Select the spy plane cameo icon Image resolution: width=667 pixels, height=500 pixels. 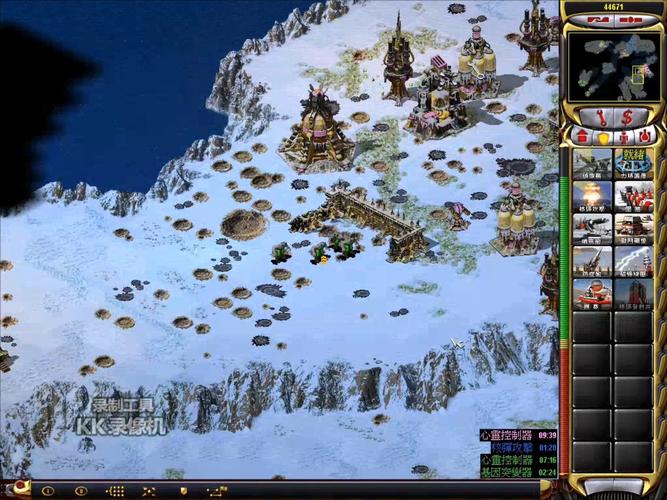592,164
